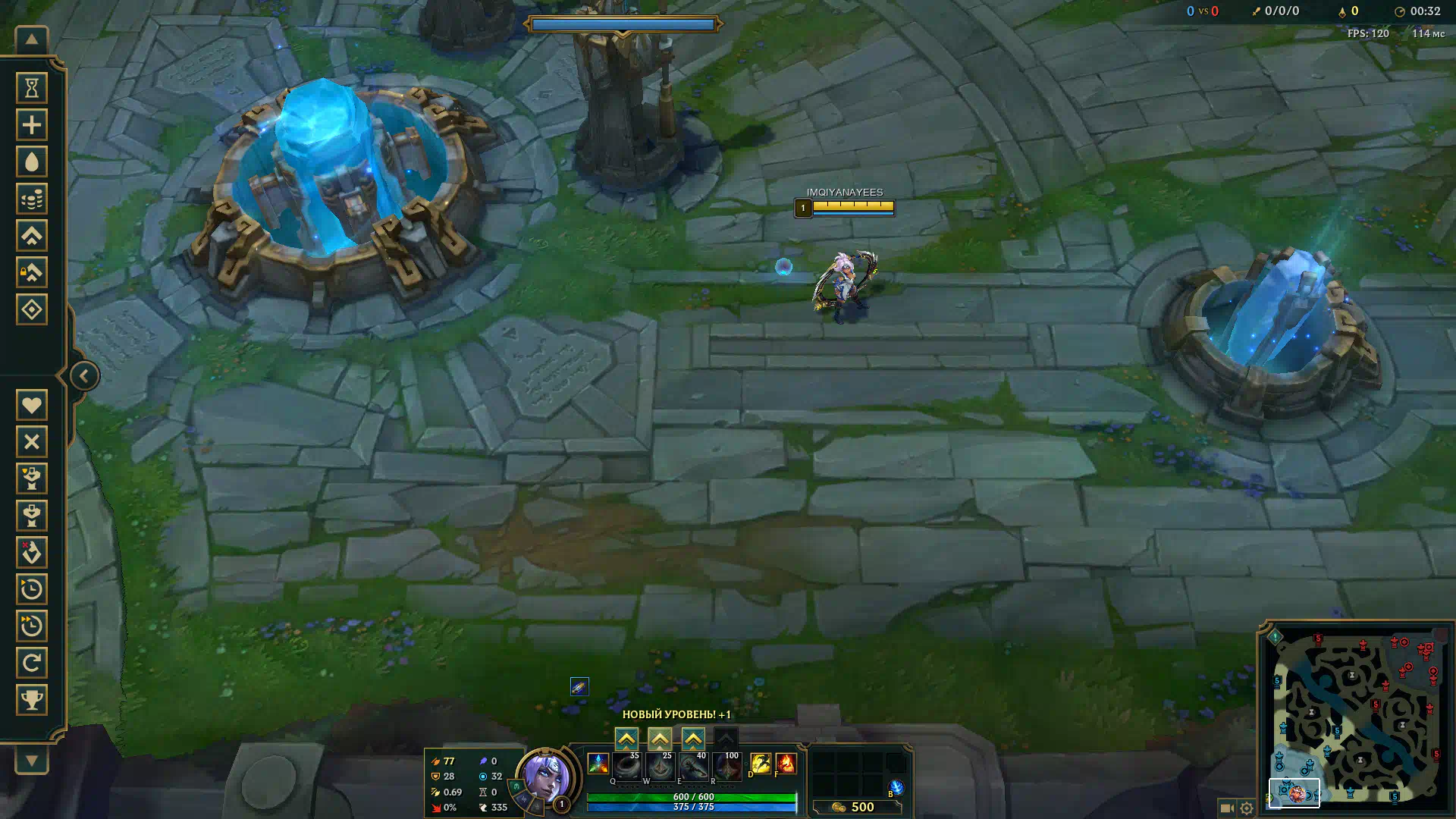The image size is (1456, 819).
Task: Activate the Flash summoner spell
Action: [760, 763]
